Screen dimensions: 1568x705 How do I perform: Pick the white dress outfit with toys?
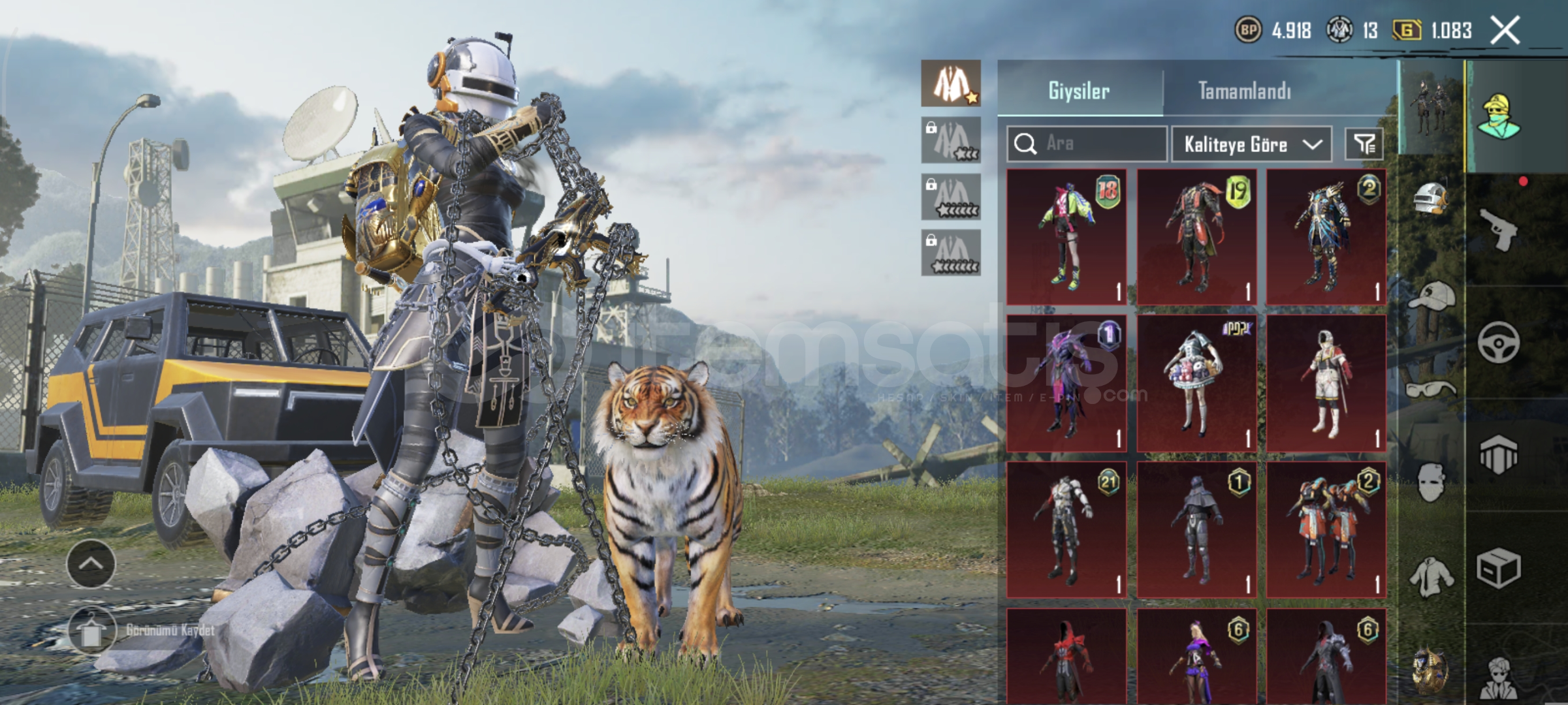tap(1196, 383)
